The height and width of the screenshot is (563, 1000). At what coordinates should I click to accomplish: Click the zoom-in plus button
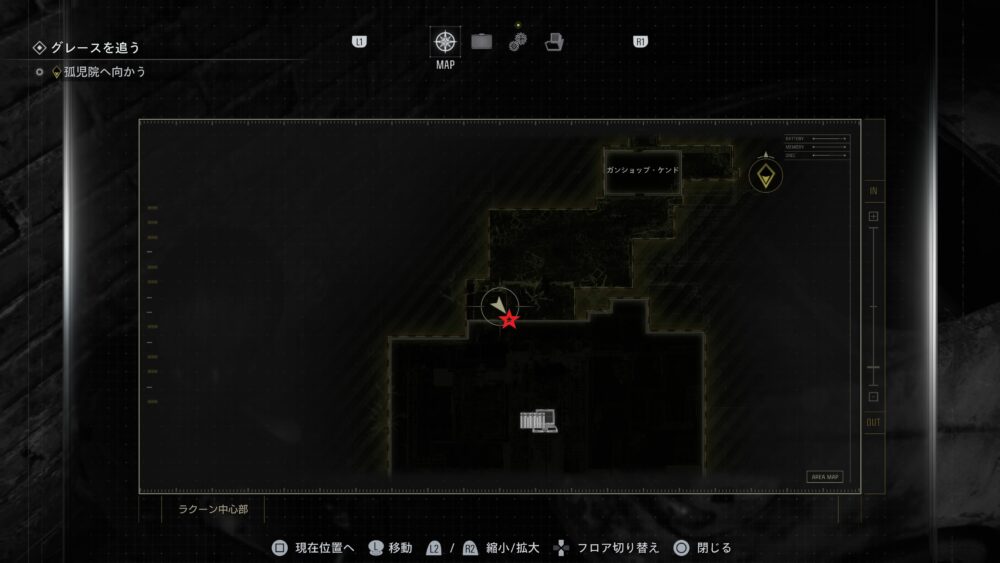click(873, 216)
